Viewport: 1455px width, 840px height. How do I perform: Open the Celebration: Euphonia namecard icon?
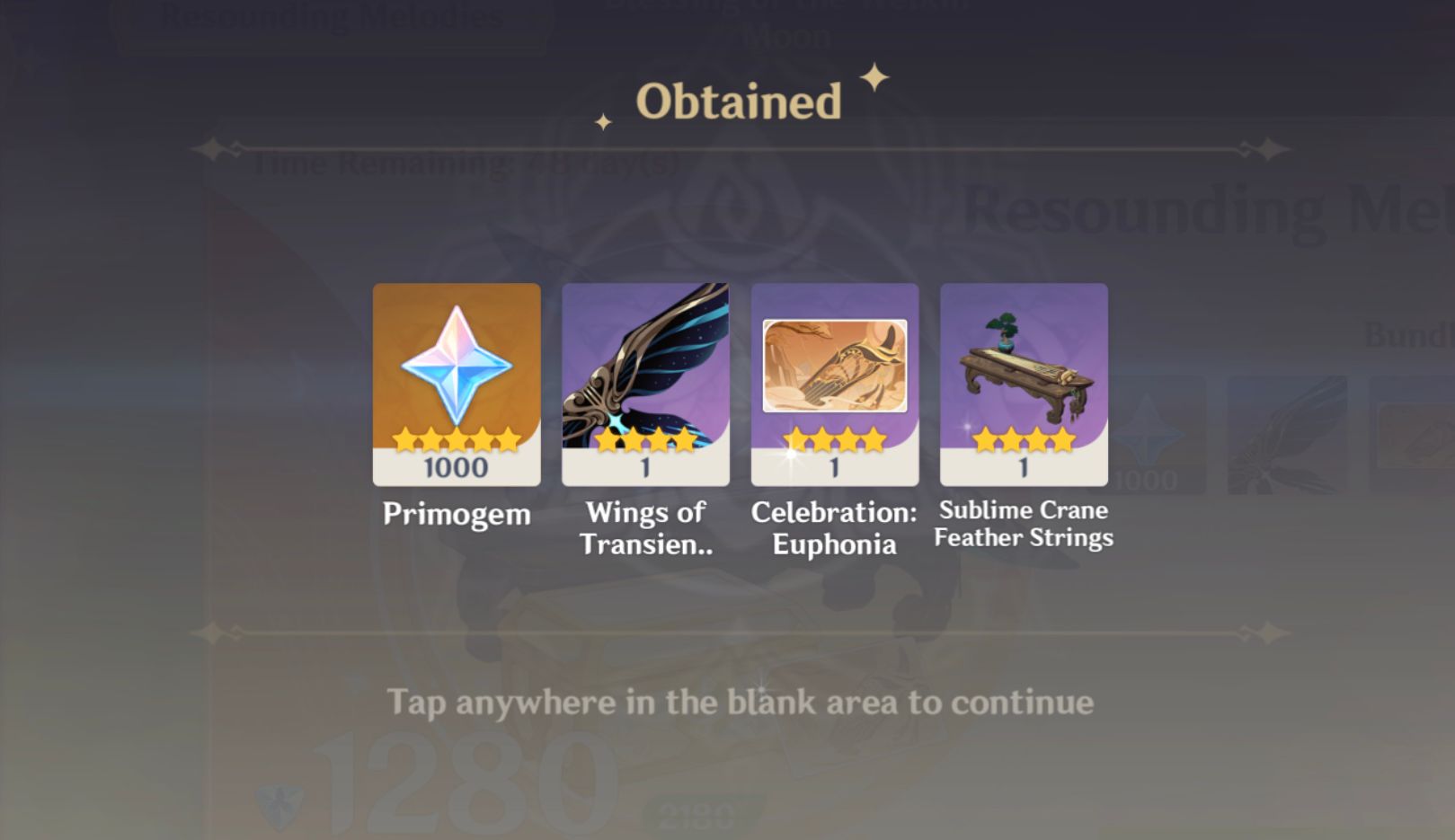(835, 385)
